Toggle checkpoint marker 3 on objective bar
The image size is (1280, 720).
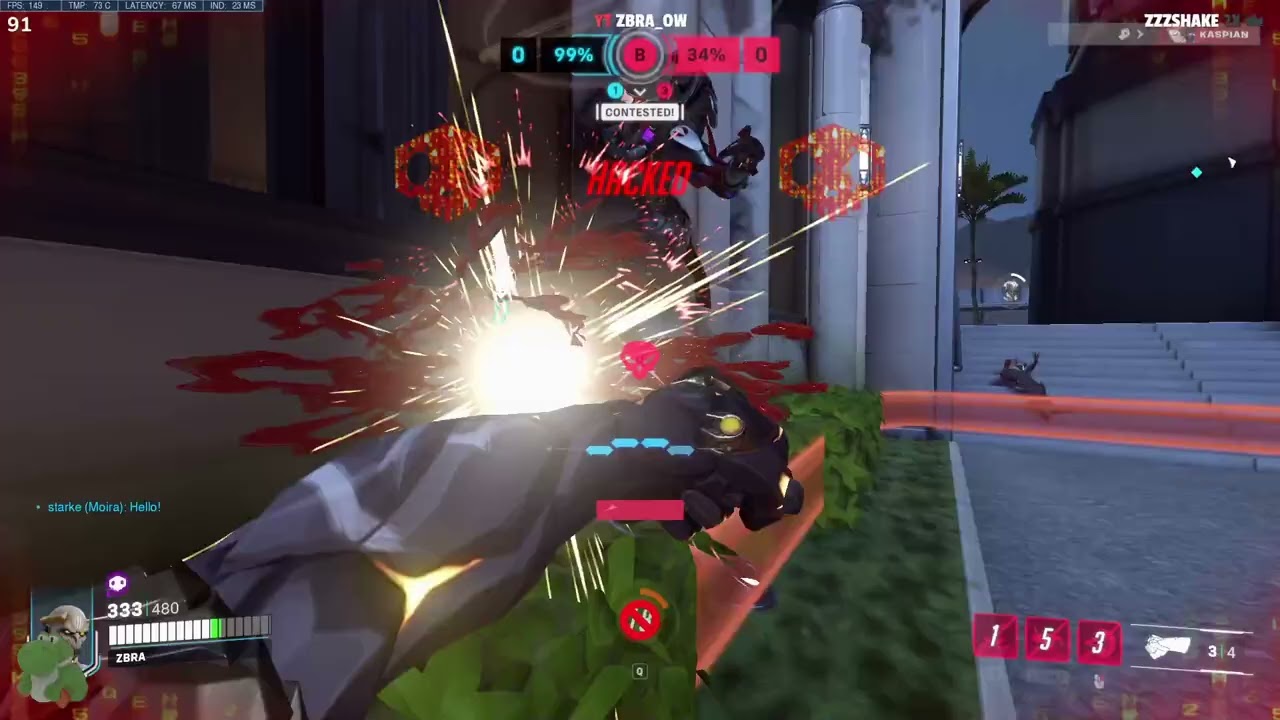(x=664, y=91)
